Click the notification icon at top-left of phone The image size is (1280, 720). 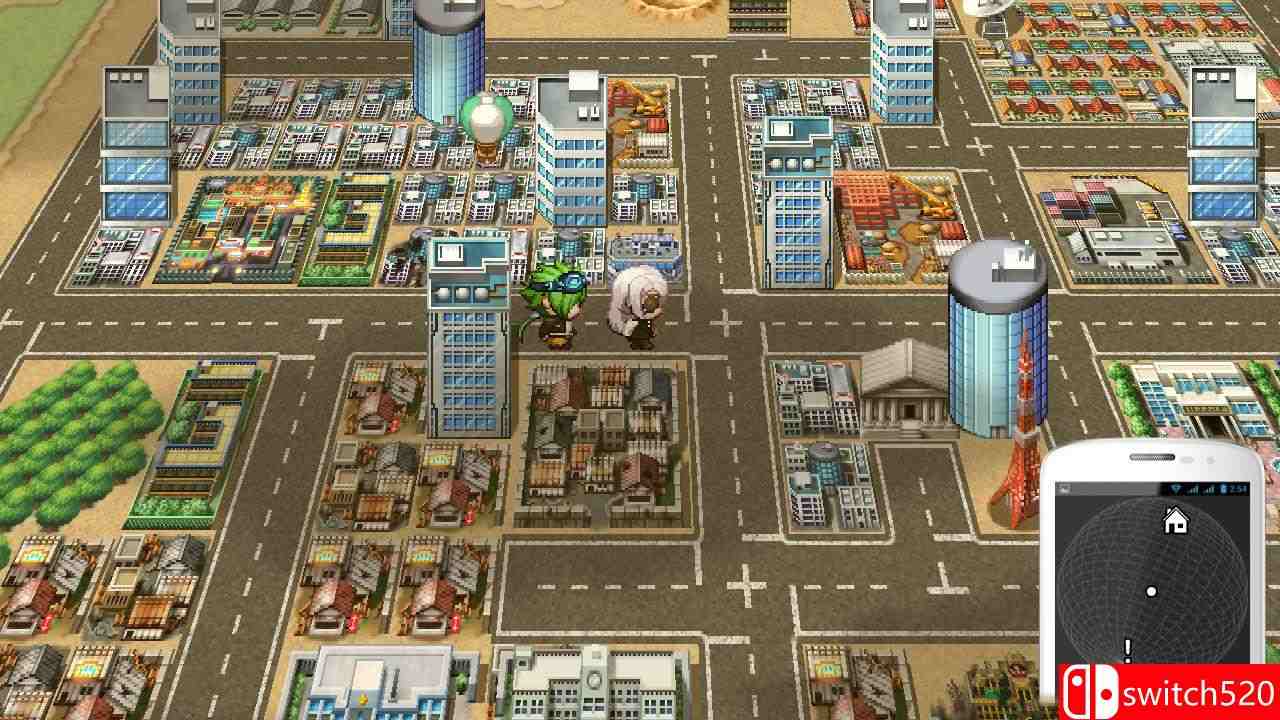coord(1064,490)
